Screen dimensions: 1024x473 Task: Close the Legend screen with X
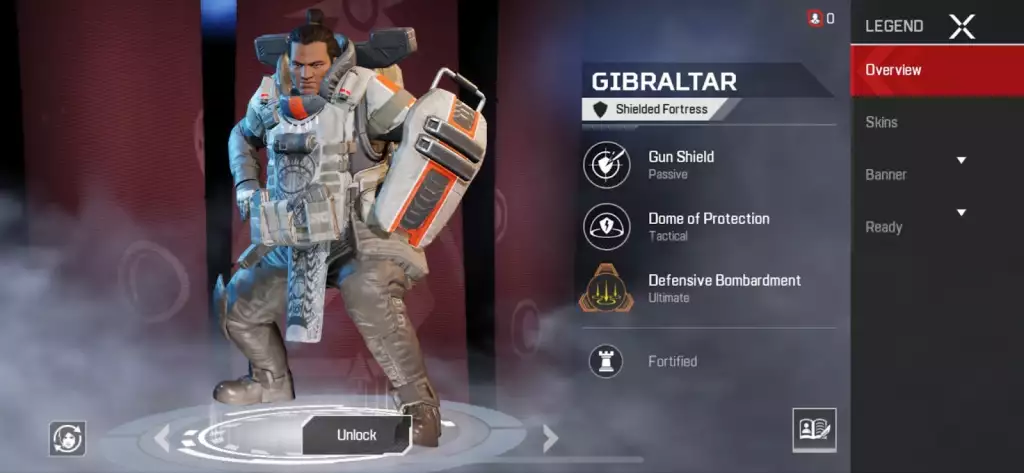(961, 27)
